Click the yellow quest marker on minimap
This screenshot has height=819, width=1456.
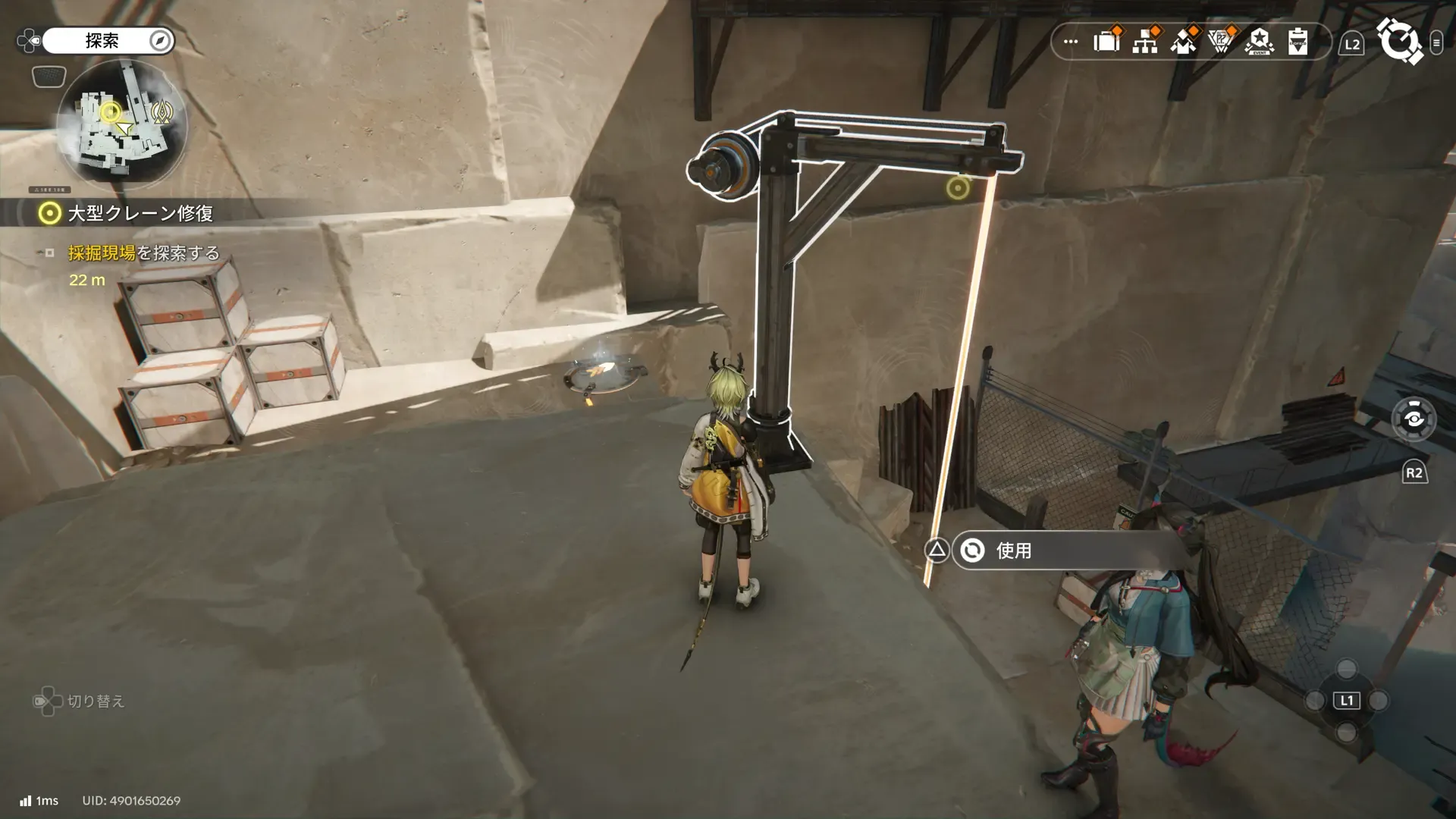pyautogui.click(x=111, y=113)
